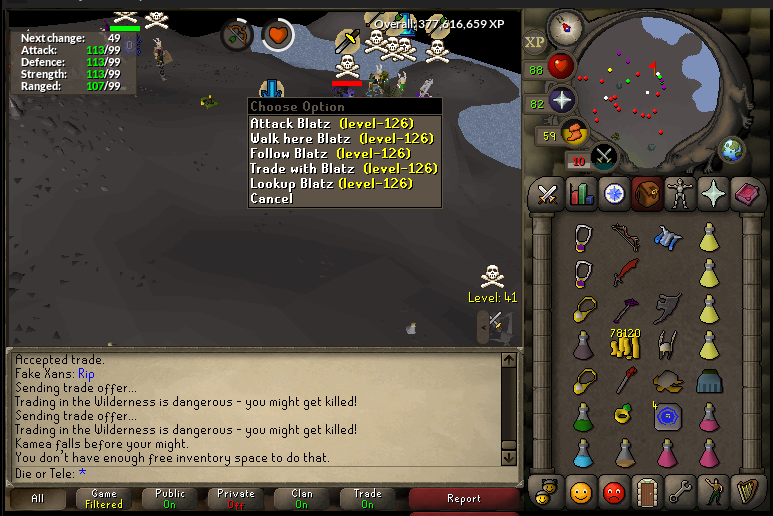Toggle the XP drops button

[x=534, y=42]
